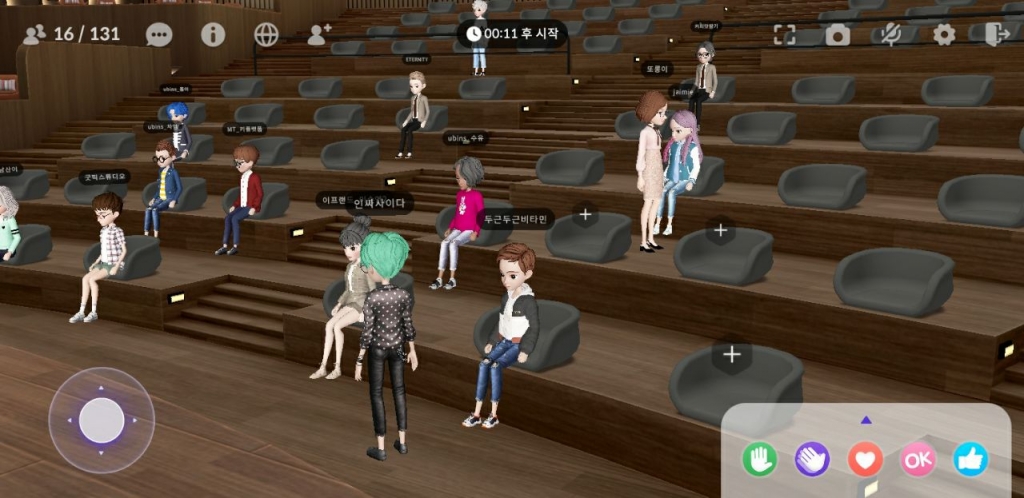Open the chat speech bubble
The image size is (1024, 498).
(159, 35)
